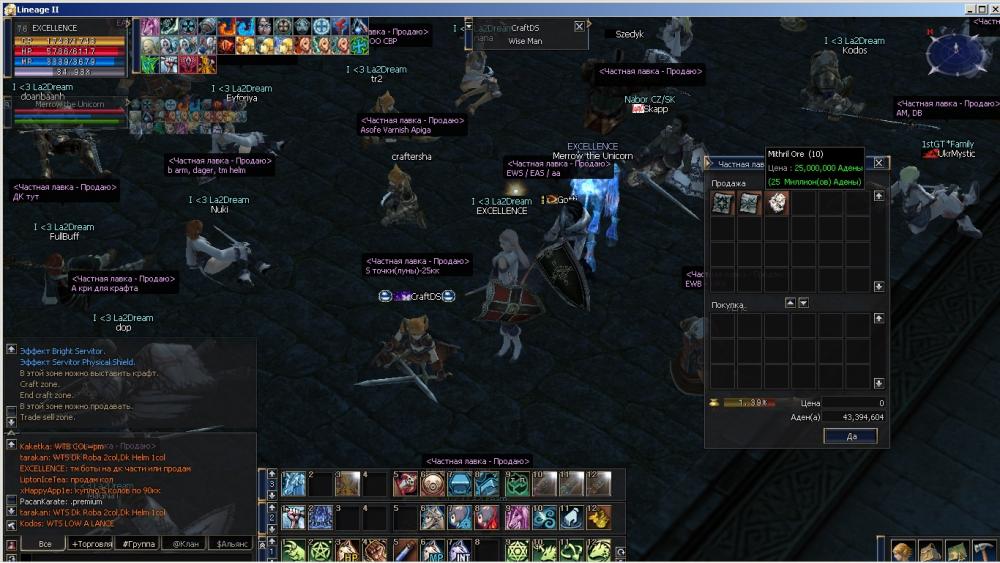The image size is (1000, 563).
Task: Open the compass radar minimap
Action: [957, 52]
